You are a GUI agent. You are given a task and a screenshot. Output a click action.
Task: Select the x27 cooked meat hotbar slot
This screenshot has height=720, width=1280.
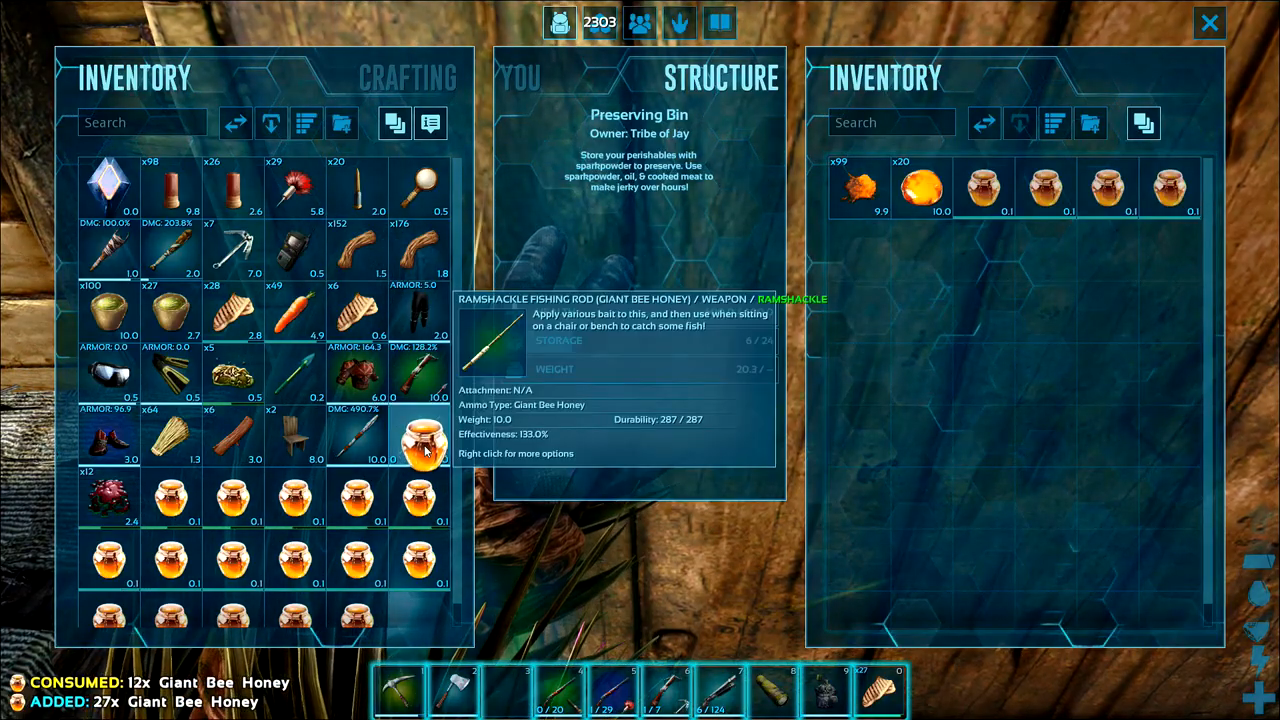[x=879, y=691]
